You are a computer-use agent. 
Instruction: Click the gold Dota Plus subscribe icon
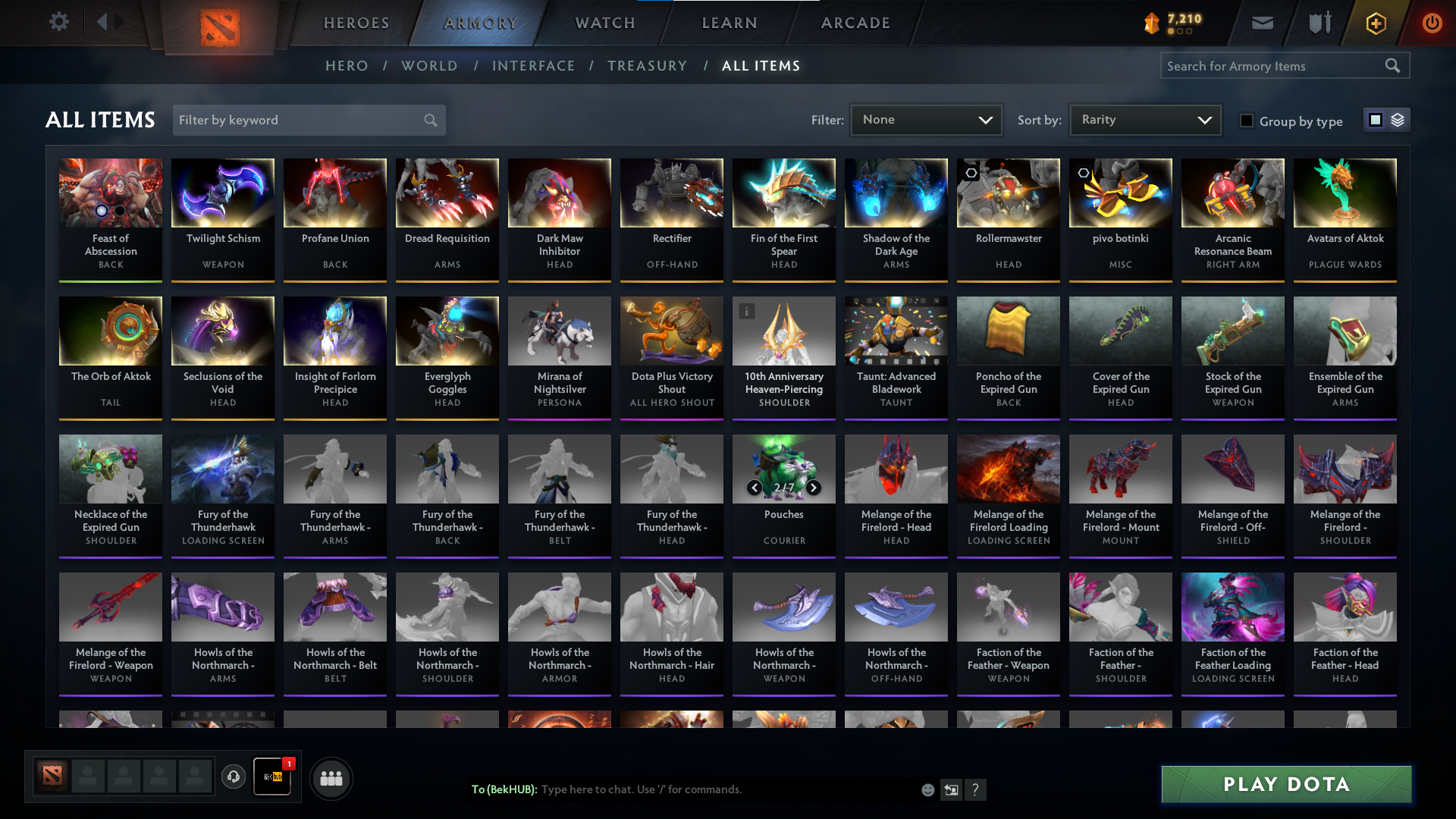click(1375, 23)
